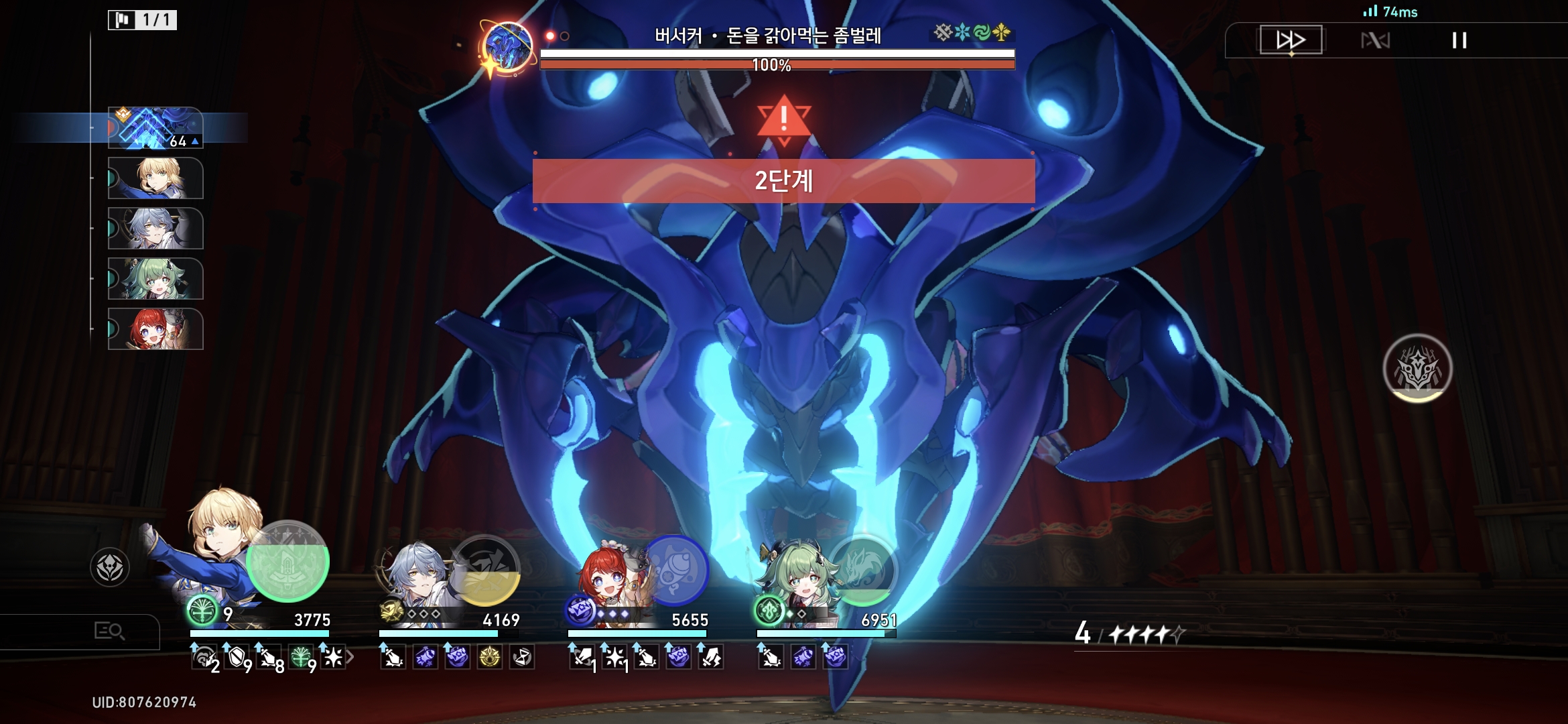Viewport: 1568px width, 724px height.
Task: Activate the green-haired character's ultimate
Action: pos(862,570)
